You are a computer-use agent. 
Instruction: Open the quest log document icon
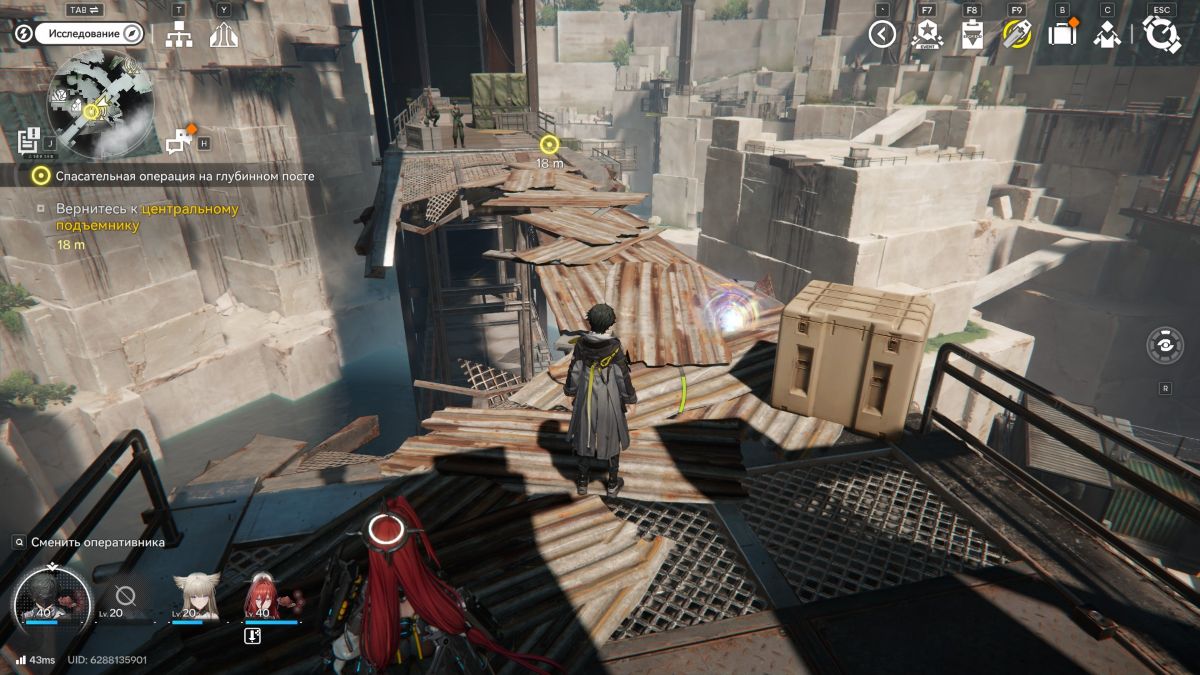[29, 139]
